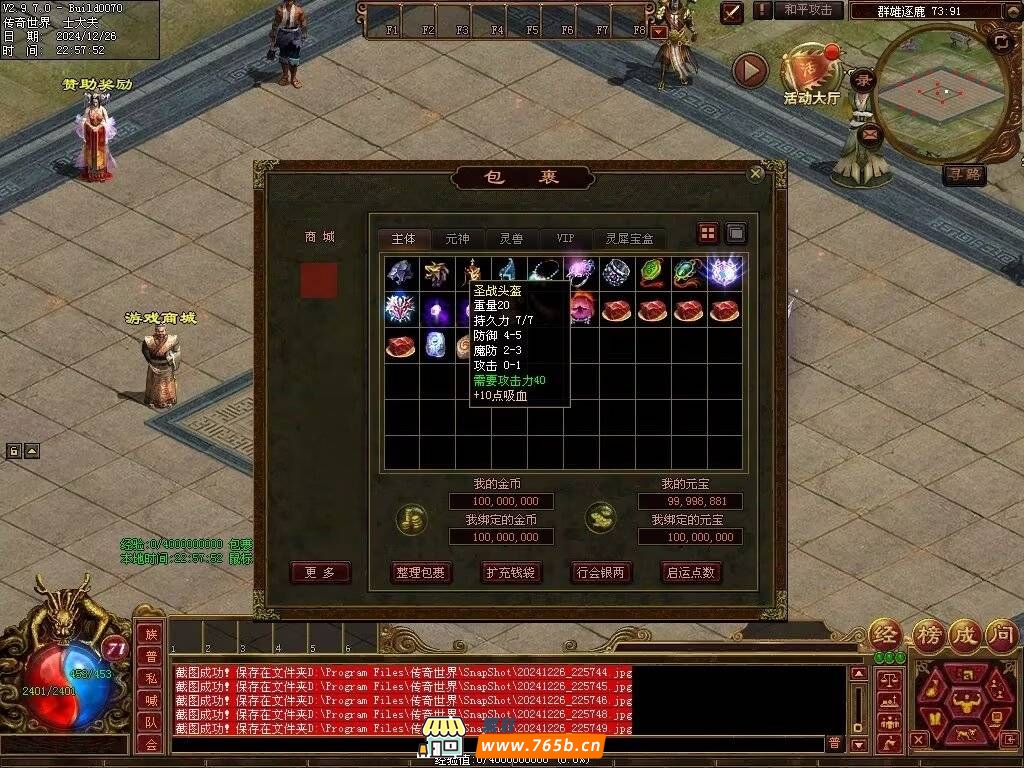
Task: Select the VIP bag tab
Action: tap(565, 239)
